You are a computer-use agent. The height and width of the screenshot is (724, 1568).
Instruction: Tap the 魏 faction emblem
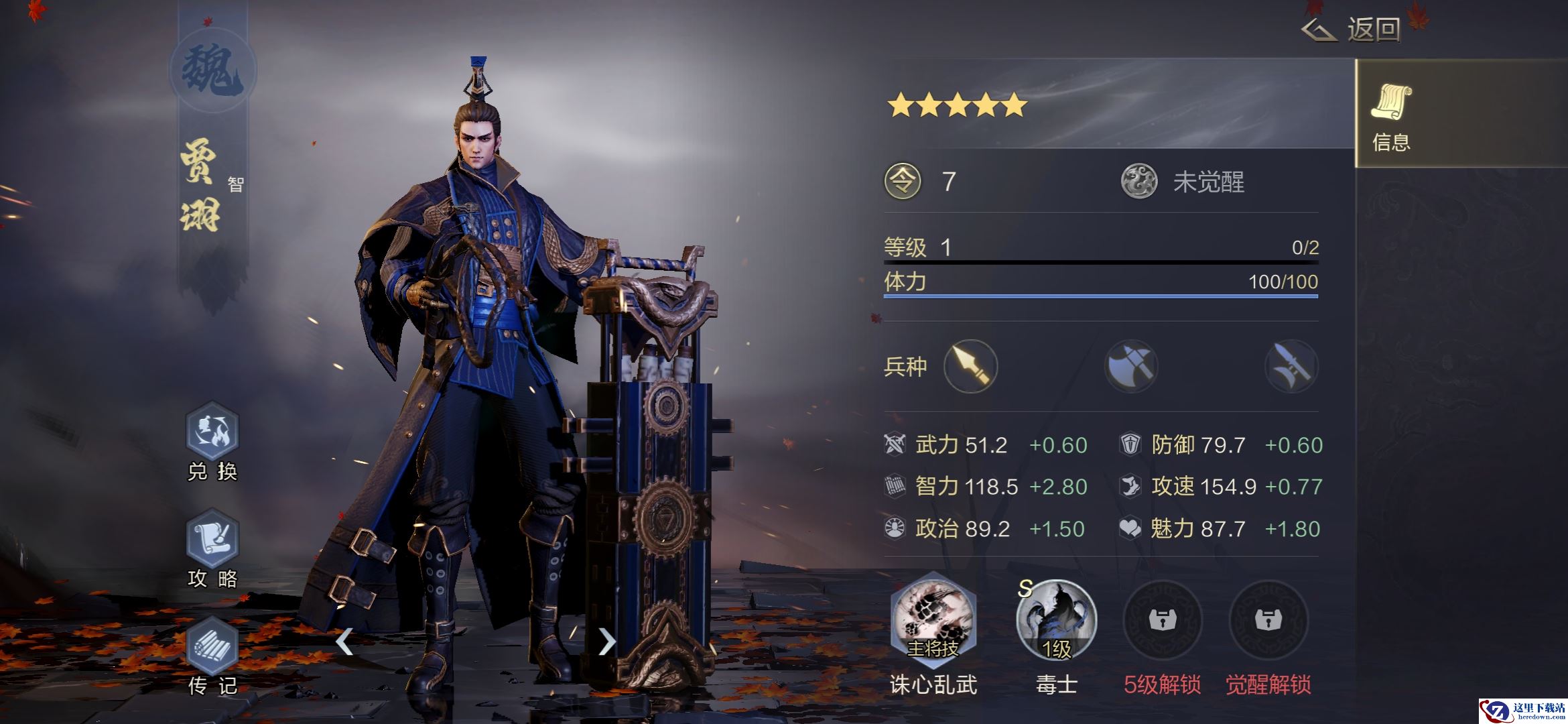point(212,71)
